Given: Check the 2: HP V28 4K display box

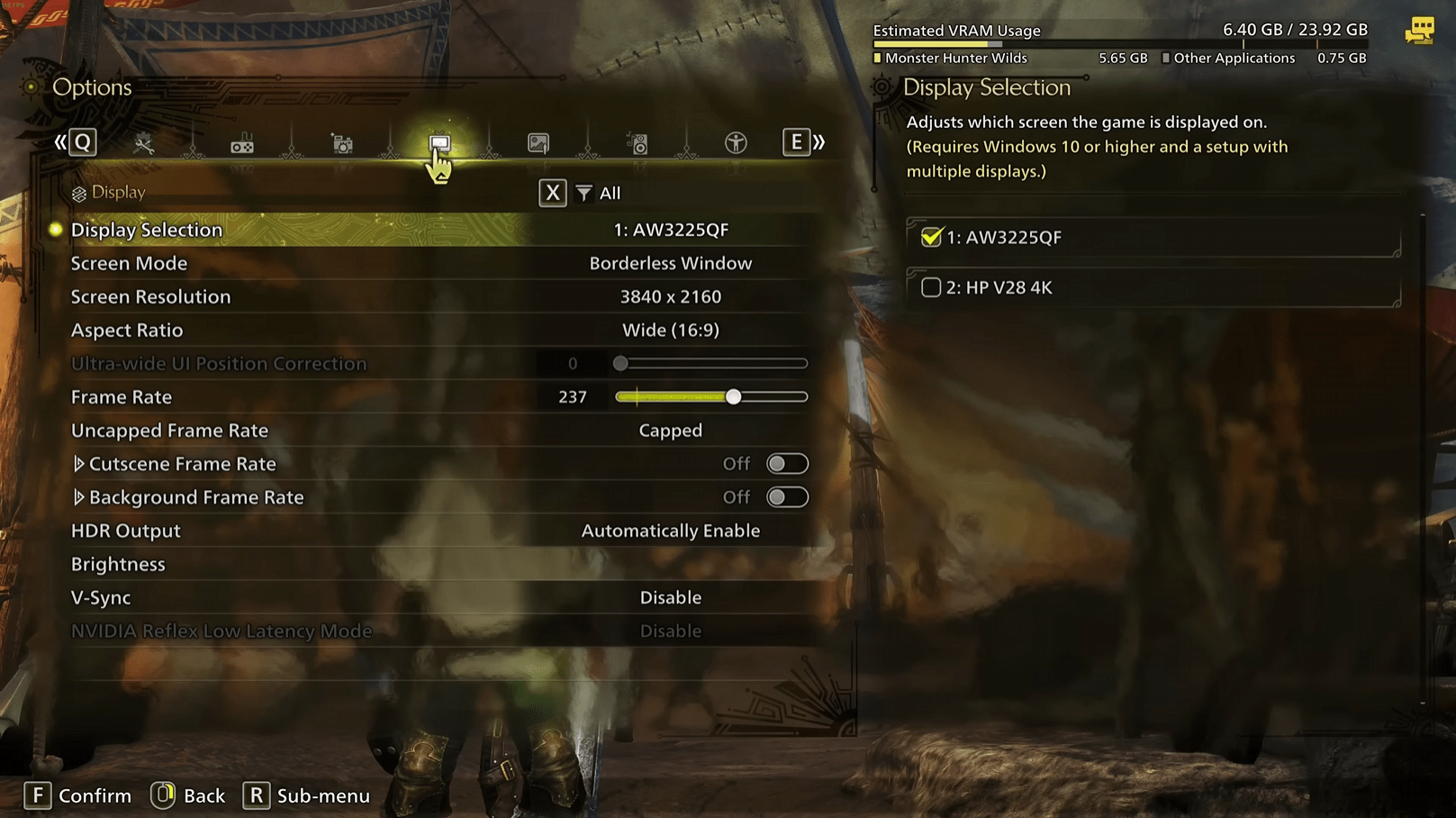Looking at the screenshot, I should click(931, 286).
